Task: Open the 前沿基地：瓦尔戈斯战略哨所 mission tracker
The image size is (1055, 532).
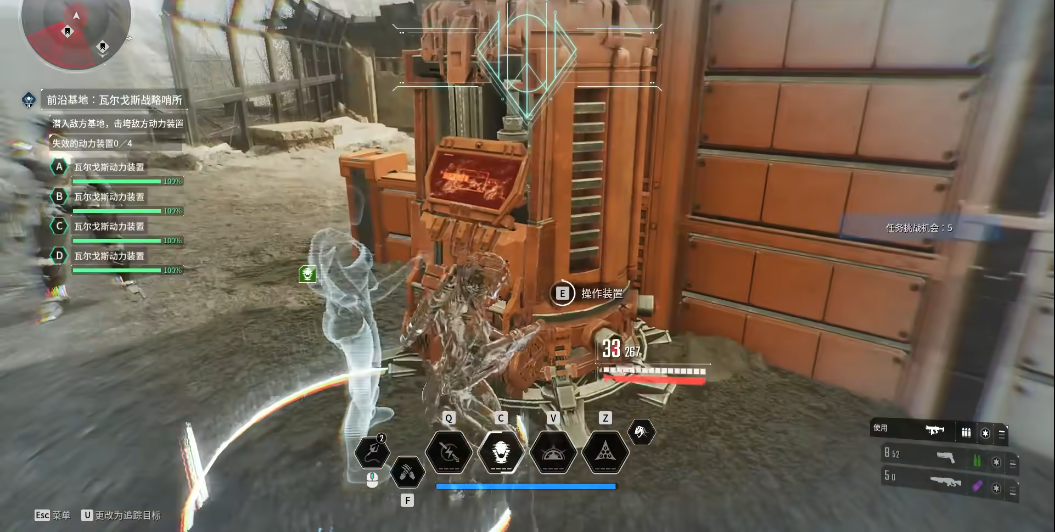Action: click(116, 100)
